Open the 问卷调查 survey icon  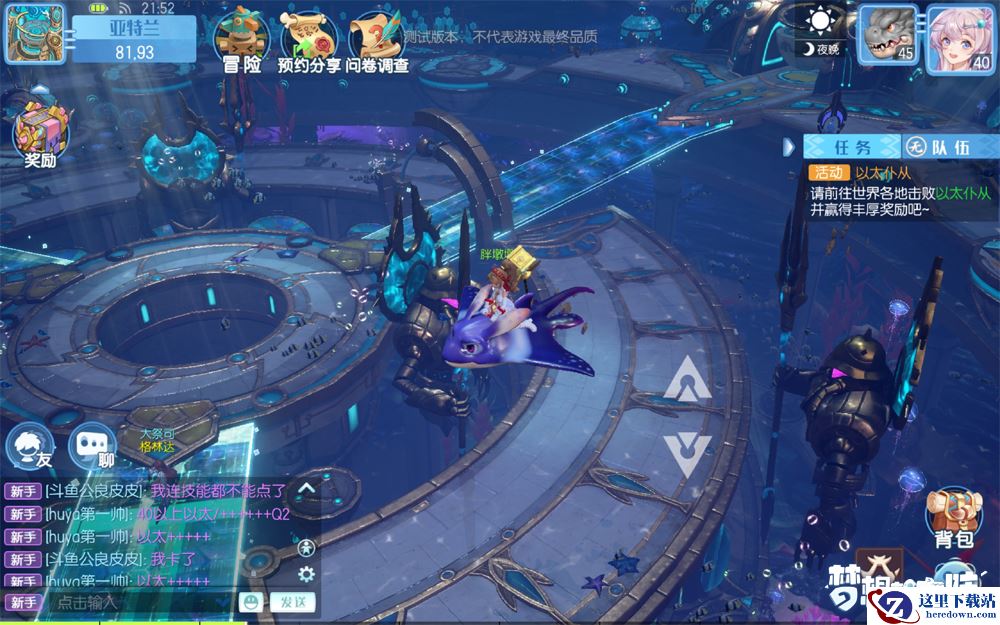click(375, 40)
